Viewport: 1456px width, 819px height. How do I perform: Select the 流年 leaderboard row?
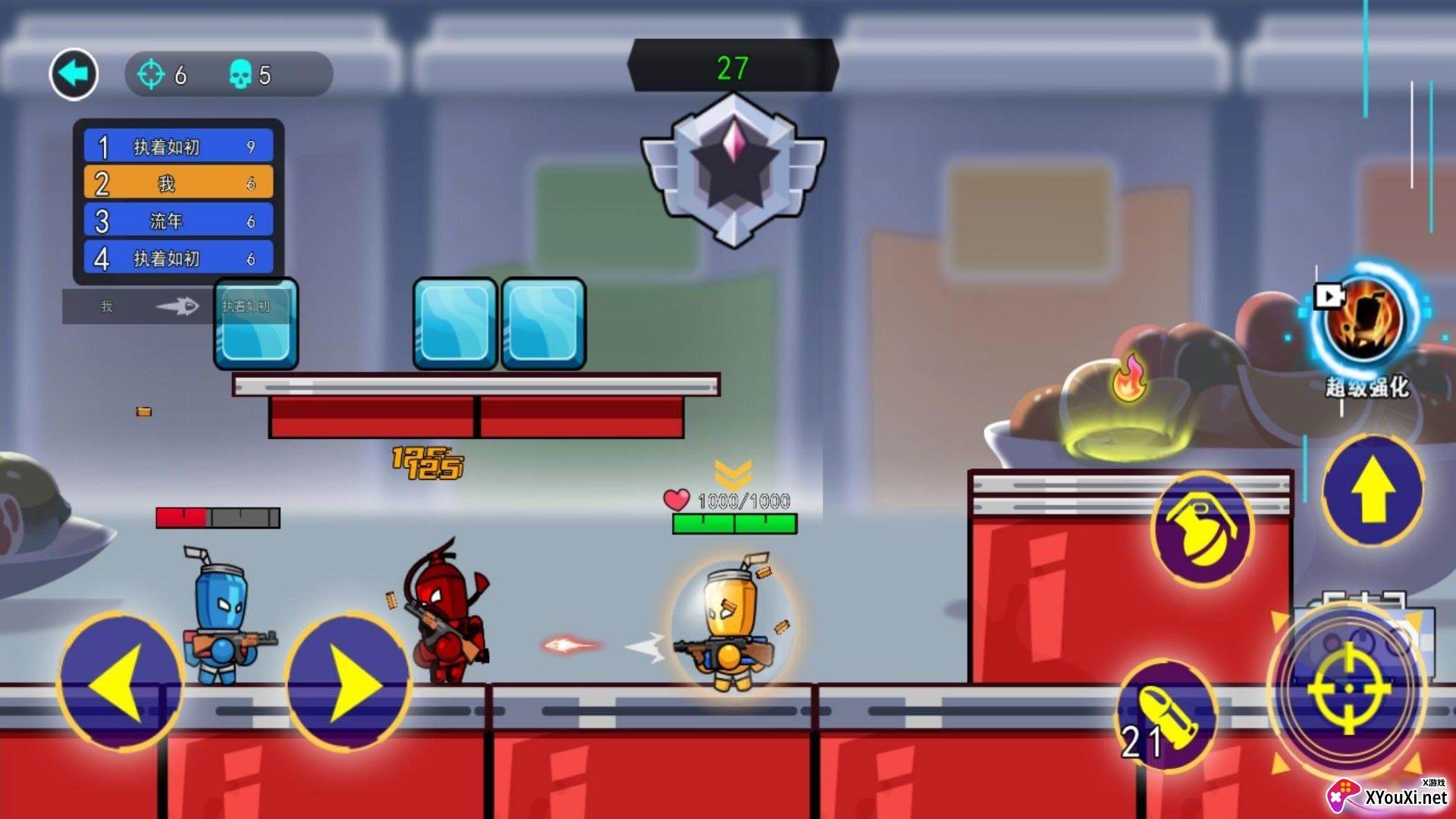click(x=178, y=221)
